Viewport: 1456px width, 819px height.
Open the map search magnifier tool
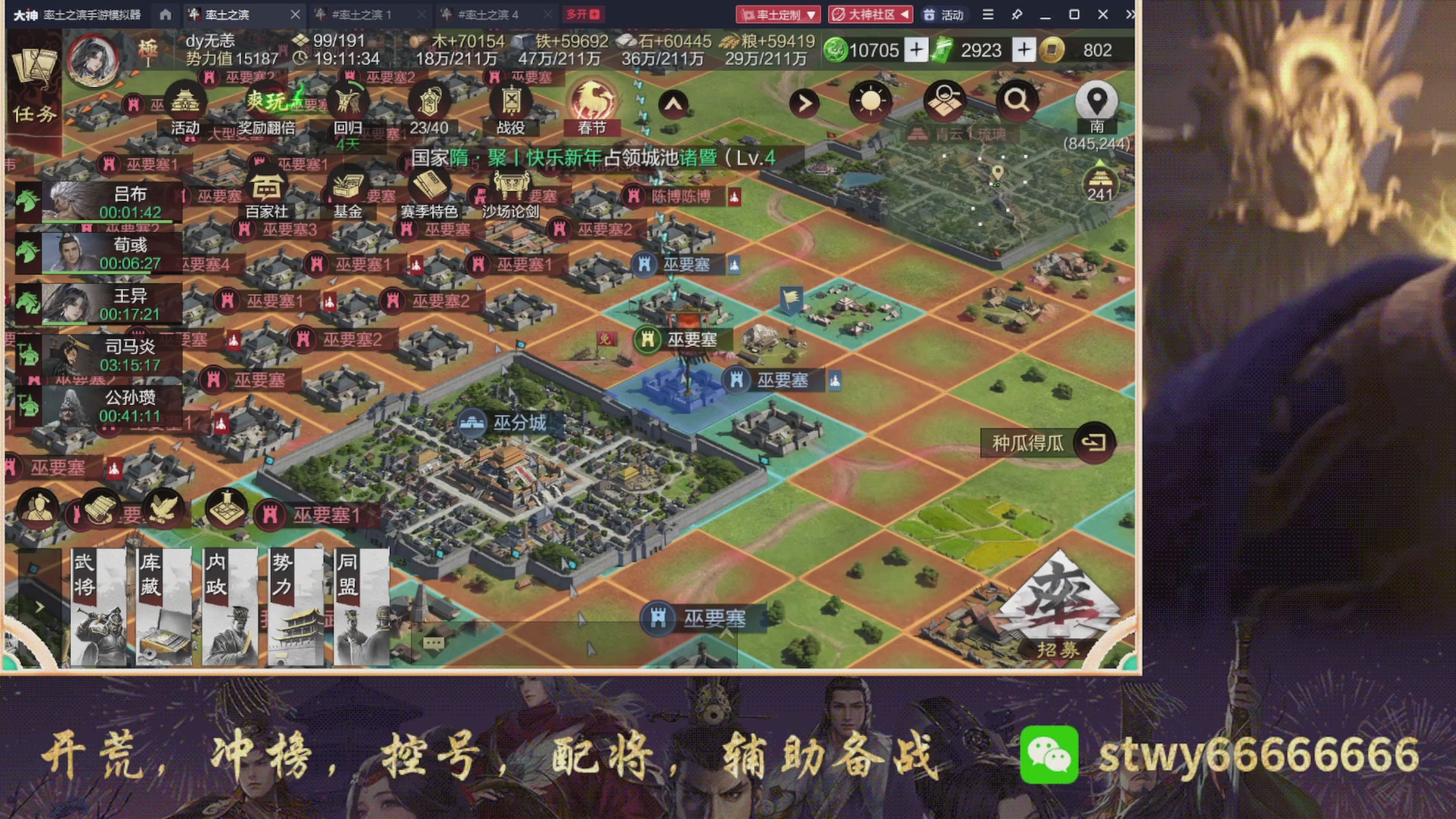(x=1016, y=102)
